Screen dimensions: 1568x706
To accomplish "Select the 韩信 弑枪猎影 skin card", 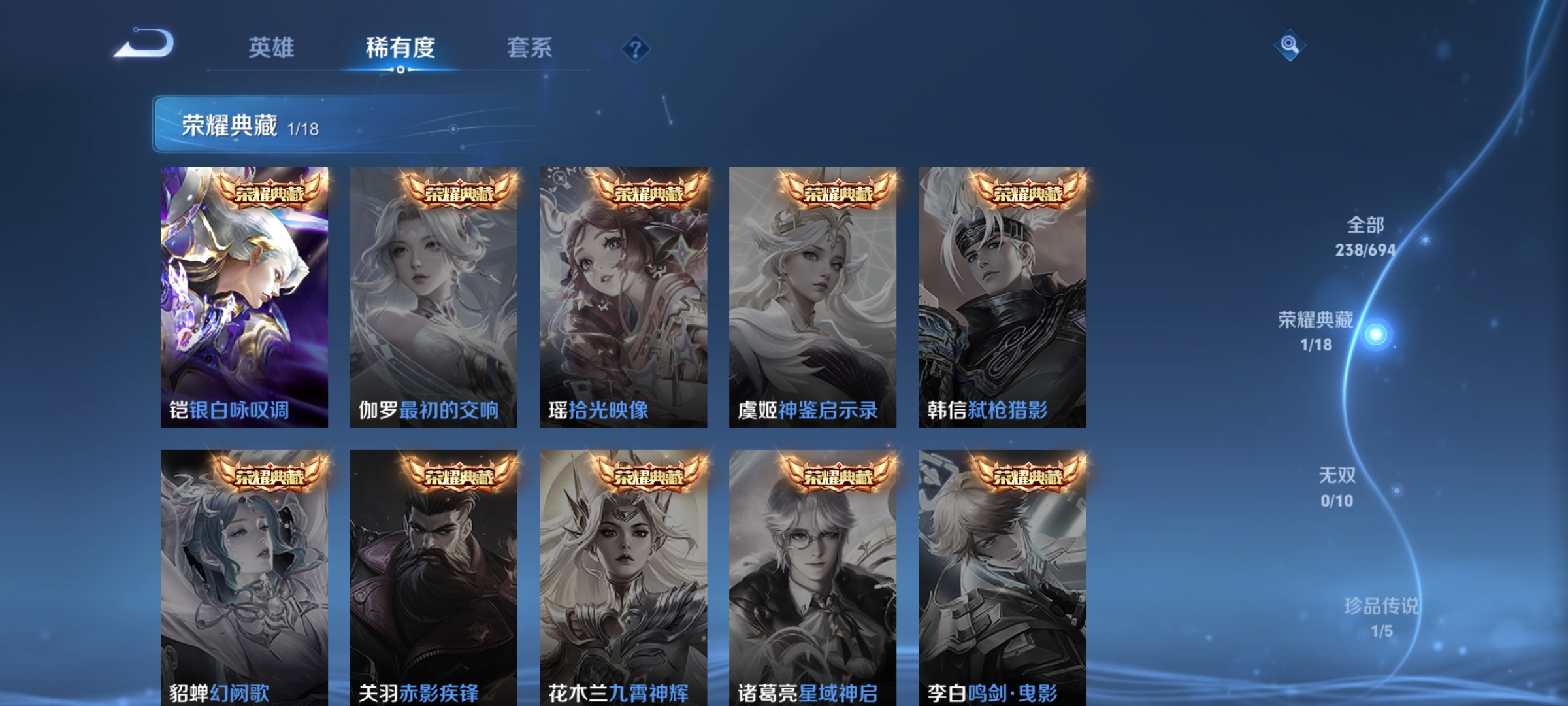I will pos(1002,297).
